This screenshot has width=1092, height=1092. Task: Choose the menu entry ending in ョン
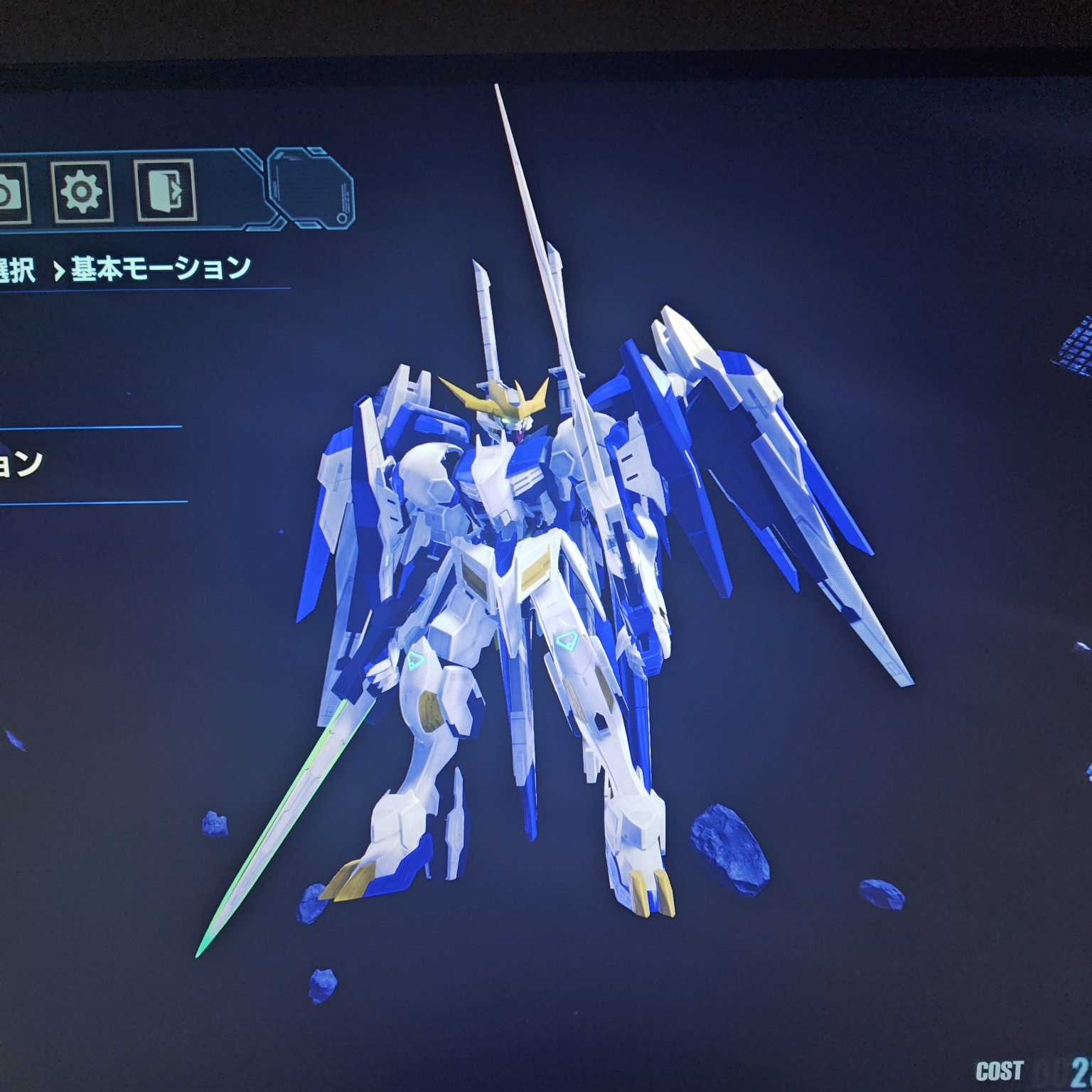point(21,464)
